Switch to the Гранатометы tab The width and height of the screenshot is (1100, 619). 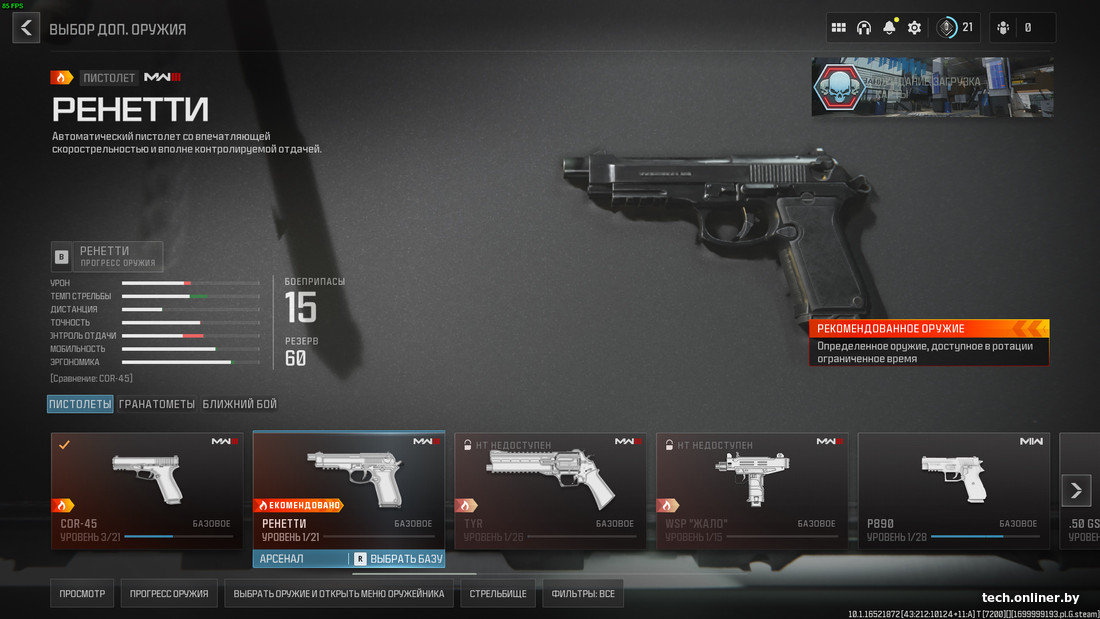click(157, 404)
